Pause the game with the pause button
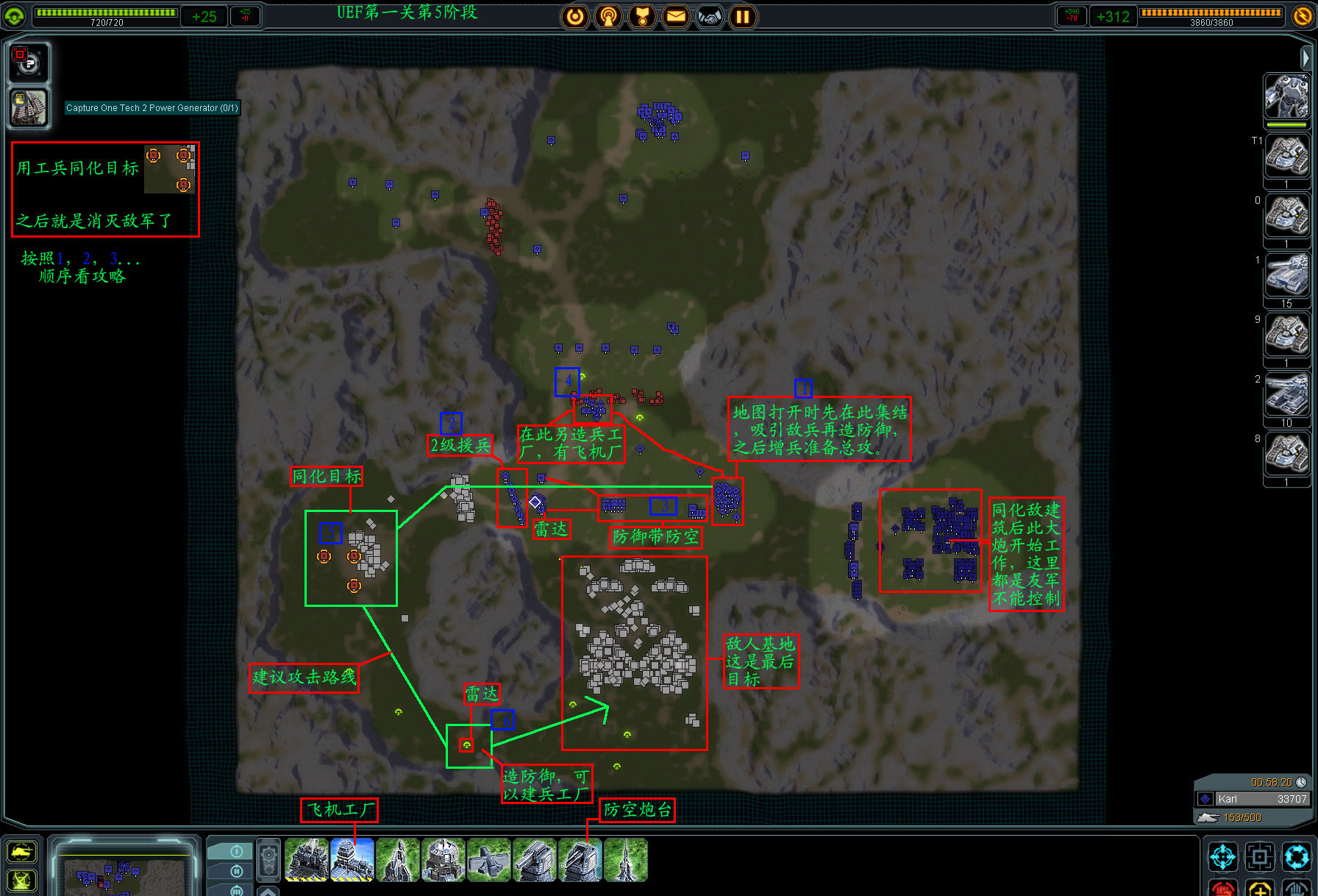Image resolution: width=1318 pixels, height=896 pixels. pos(743,16)
